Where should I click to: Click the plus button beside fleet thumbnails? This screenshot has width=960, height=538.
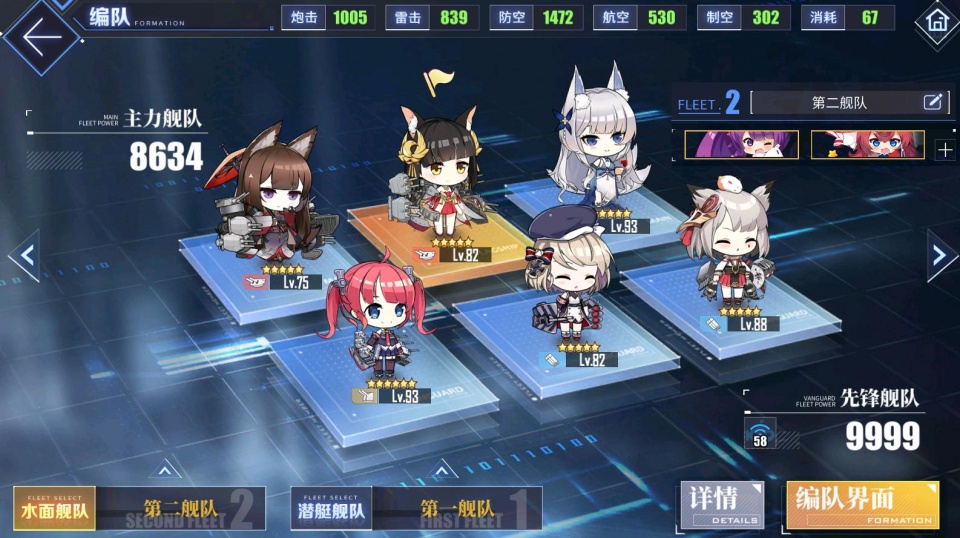pos(944,150)
